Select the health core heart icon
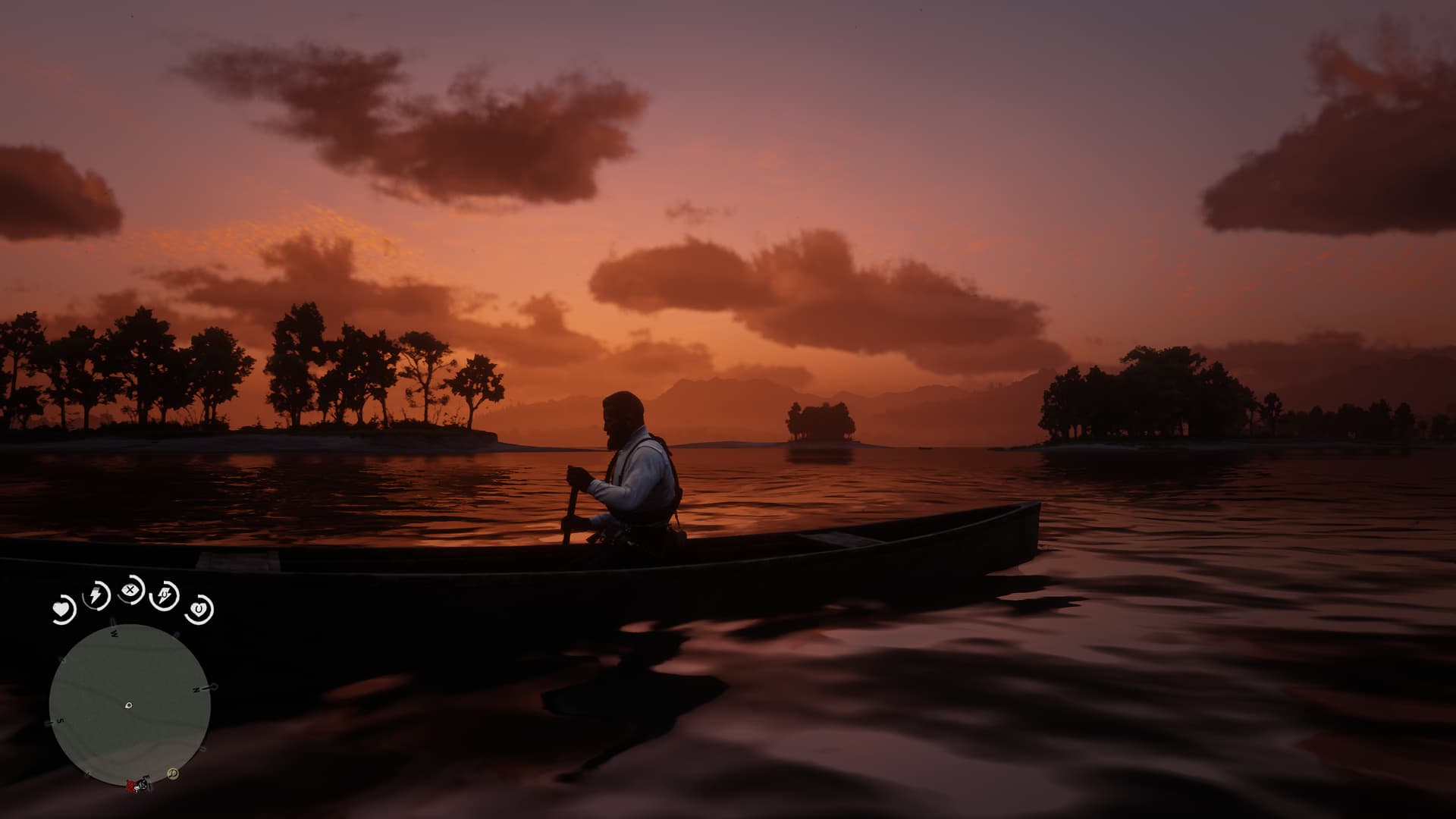 coord(62,609)
